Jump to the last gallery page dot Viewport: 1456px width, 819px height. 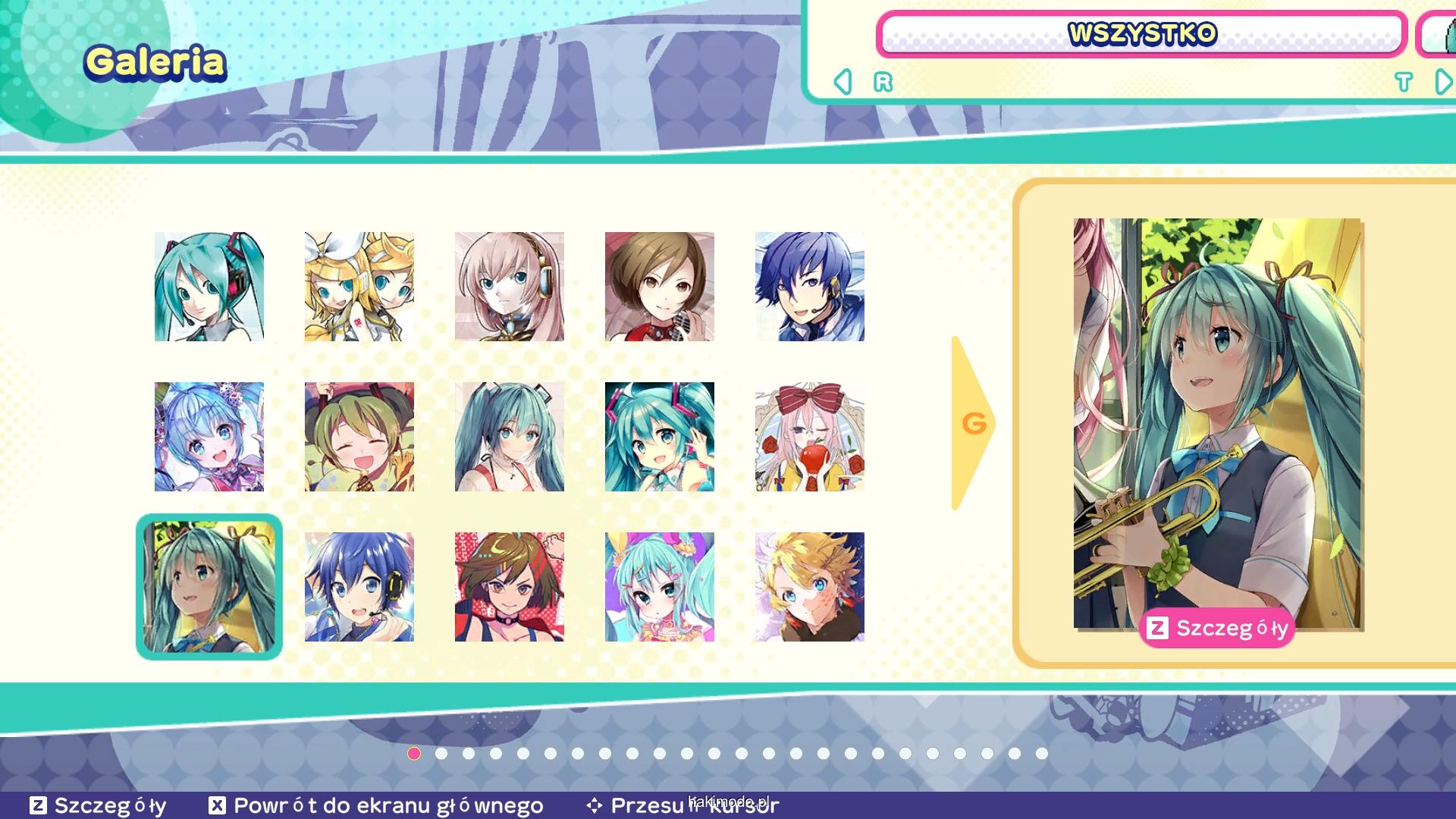pyautogui.click(x=1042, y=754)
